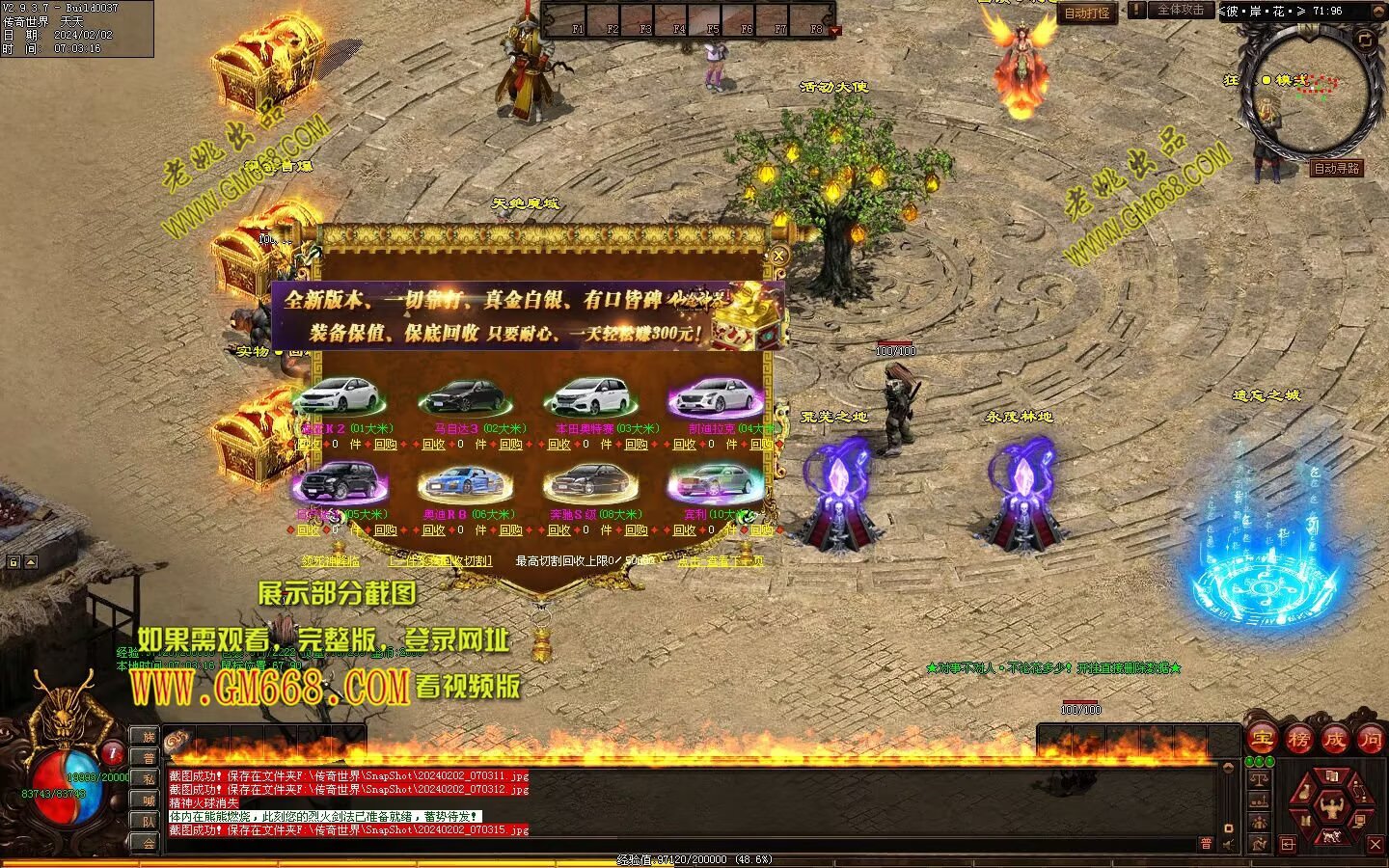Click 回购 under the Audi R8 car
This screenshot has height=868, width=1389.
(510, 529)
